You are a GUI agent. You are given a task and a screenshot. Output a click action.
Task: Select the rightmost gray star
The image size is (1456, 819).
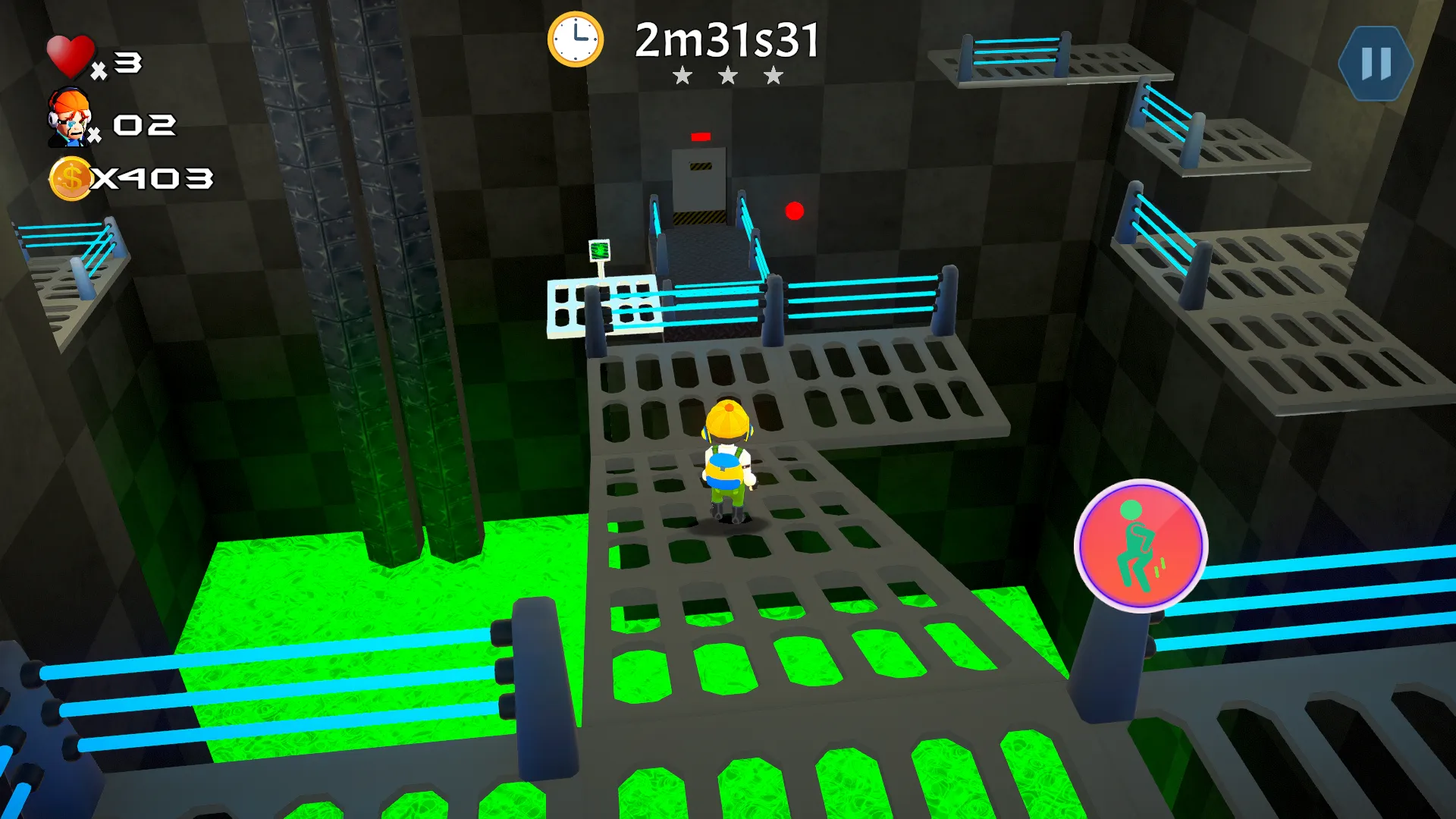(x=773, y=76)
